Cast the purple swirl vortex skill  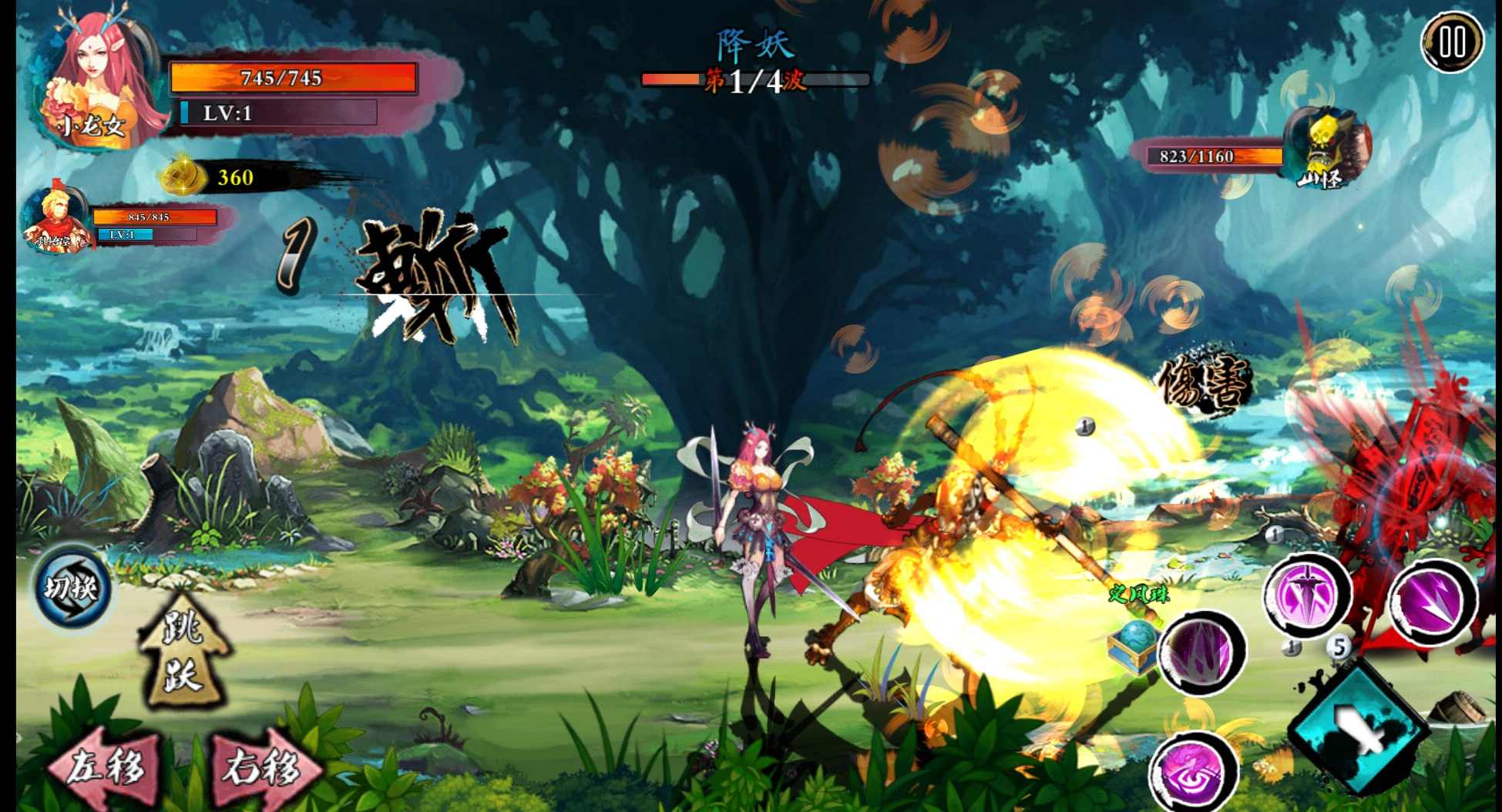(x=1193, y=772)
